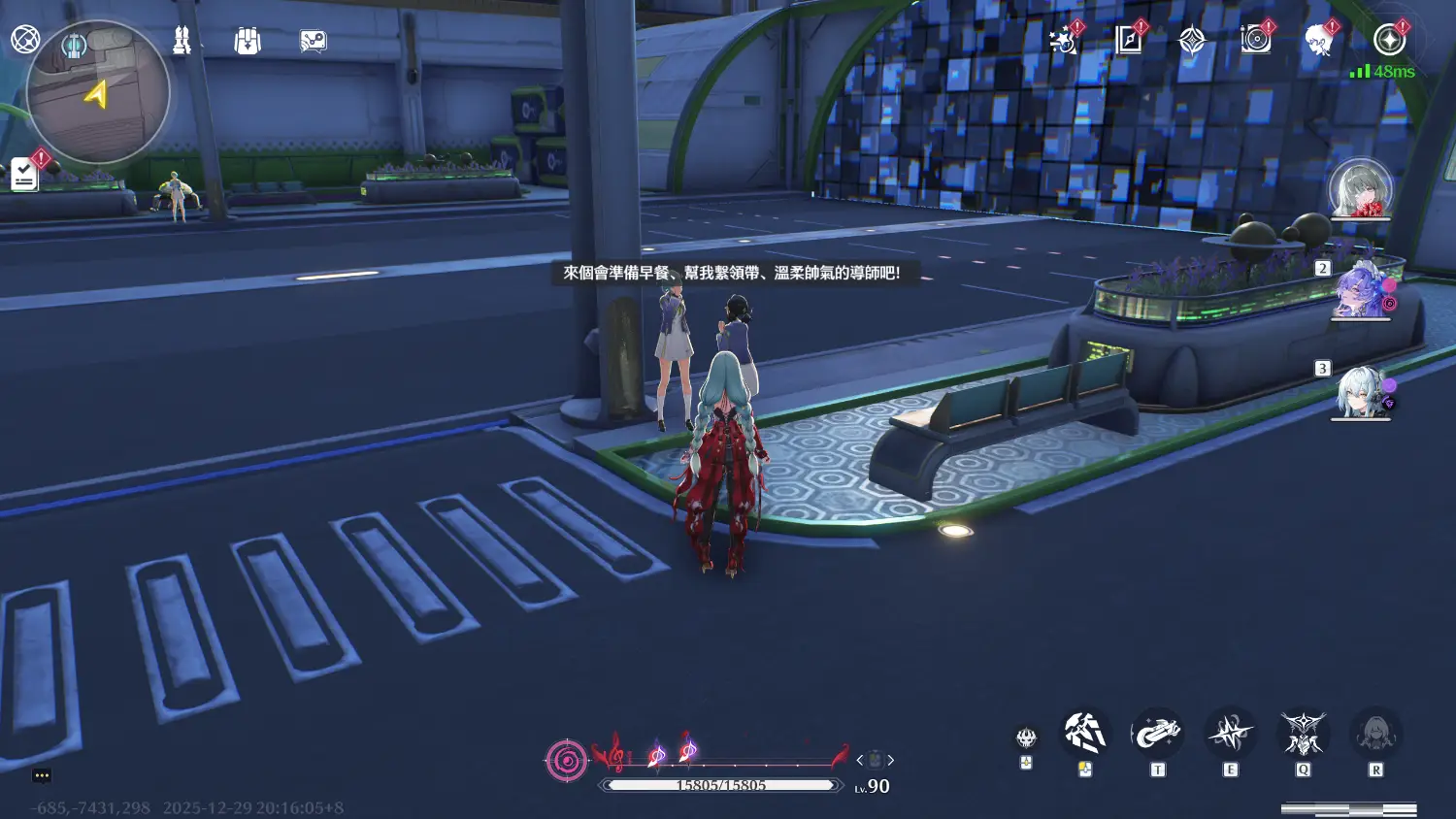Image resolution: width=1456 pixels, height=819 pixels.
Task: Open the circled star icon above the ping
Action: 1389,40
